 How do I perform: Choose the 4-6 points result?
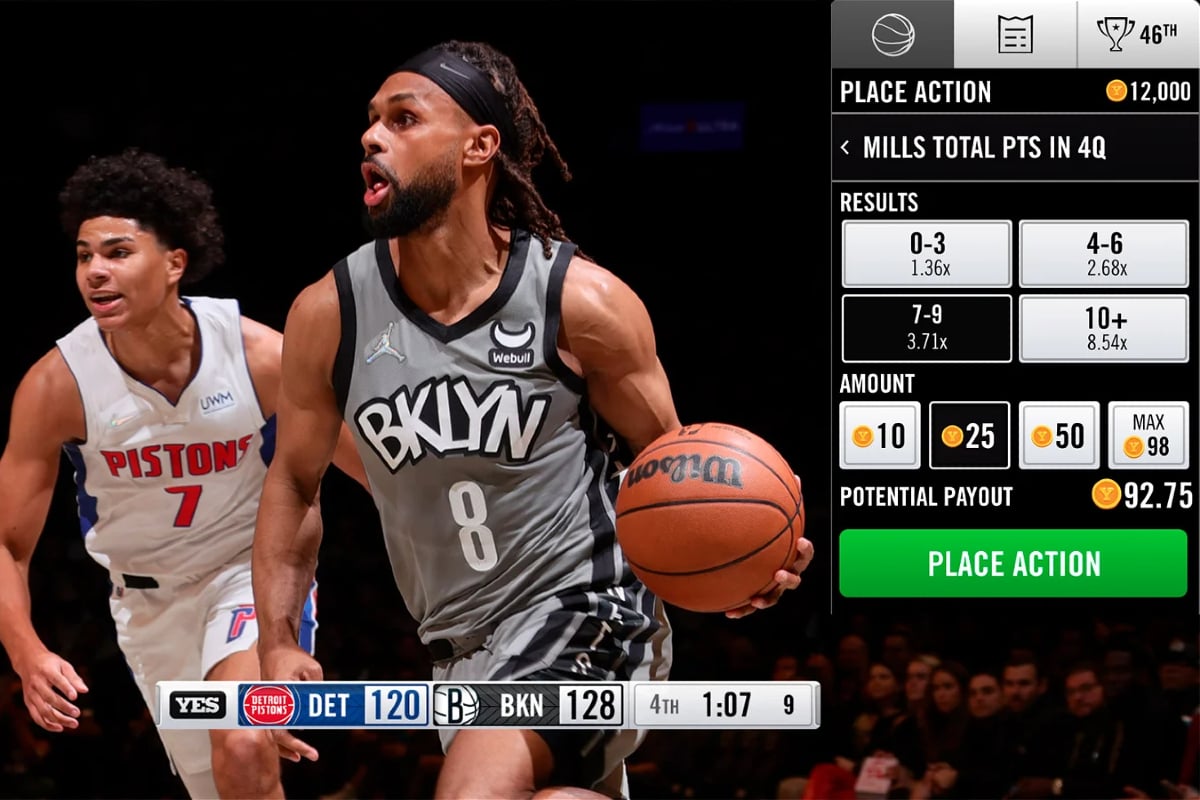point(1103,254)
